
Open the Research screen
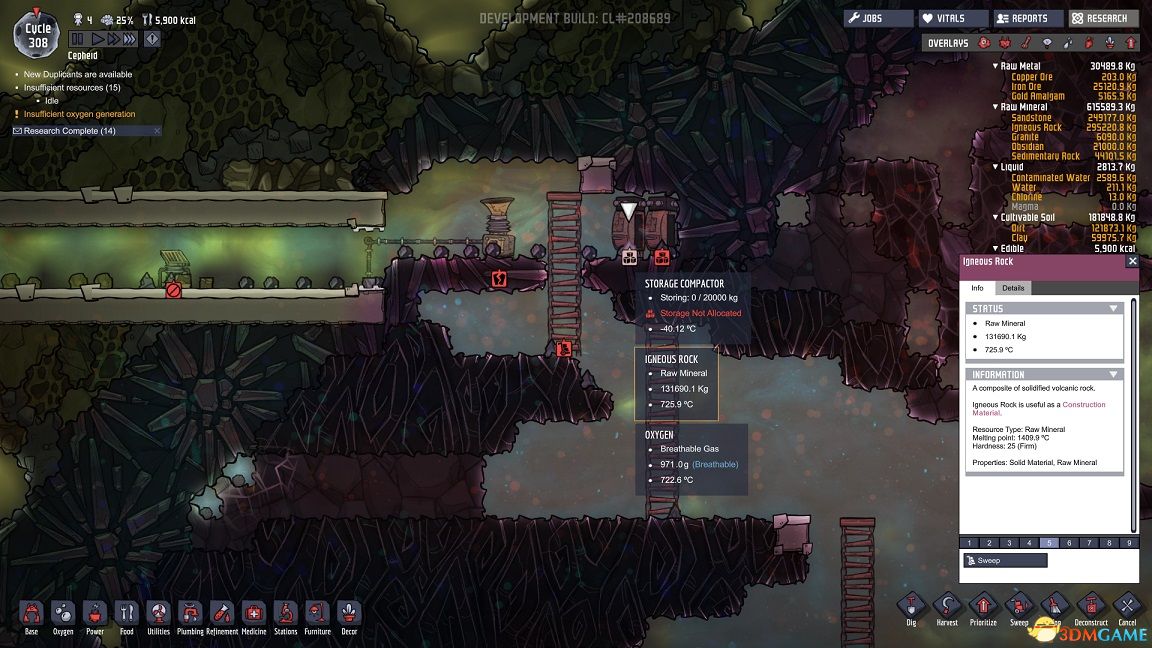click(1104, 18)
